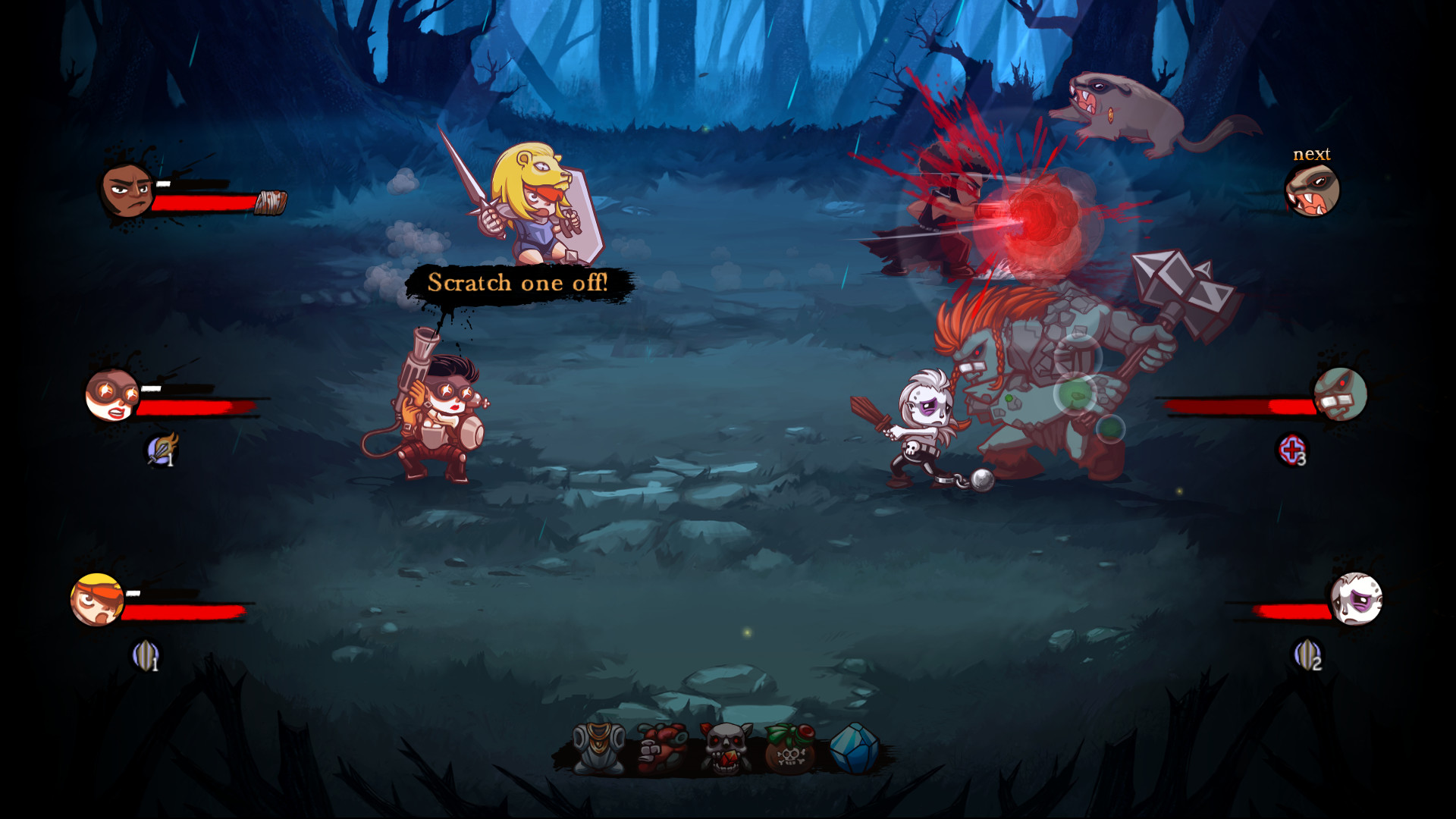Click the striped shield spell icon showing 1
This screenshot has width=1456, height=819.
click(148, 654)
